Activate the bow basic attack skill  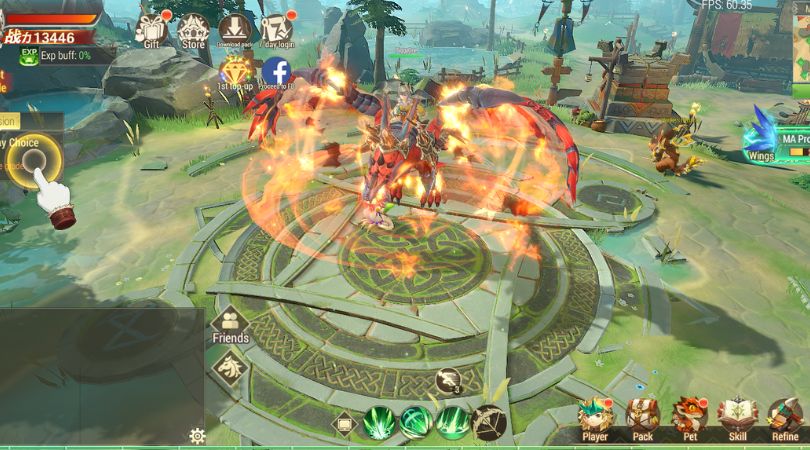click(489, 422)
